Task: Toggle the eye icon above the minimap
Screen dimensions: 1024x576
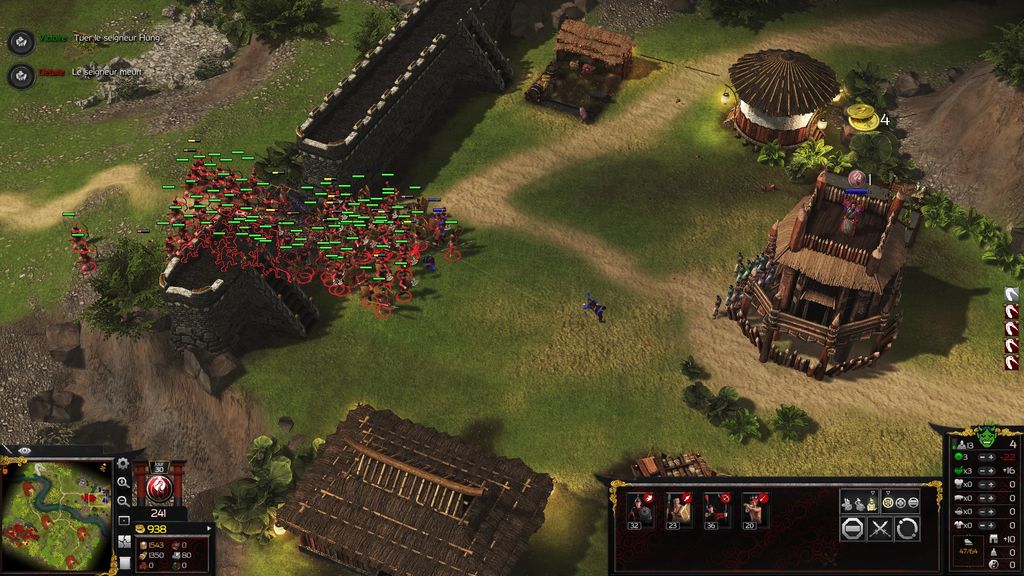Action: 24,452
